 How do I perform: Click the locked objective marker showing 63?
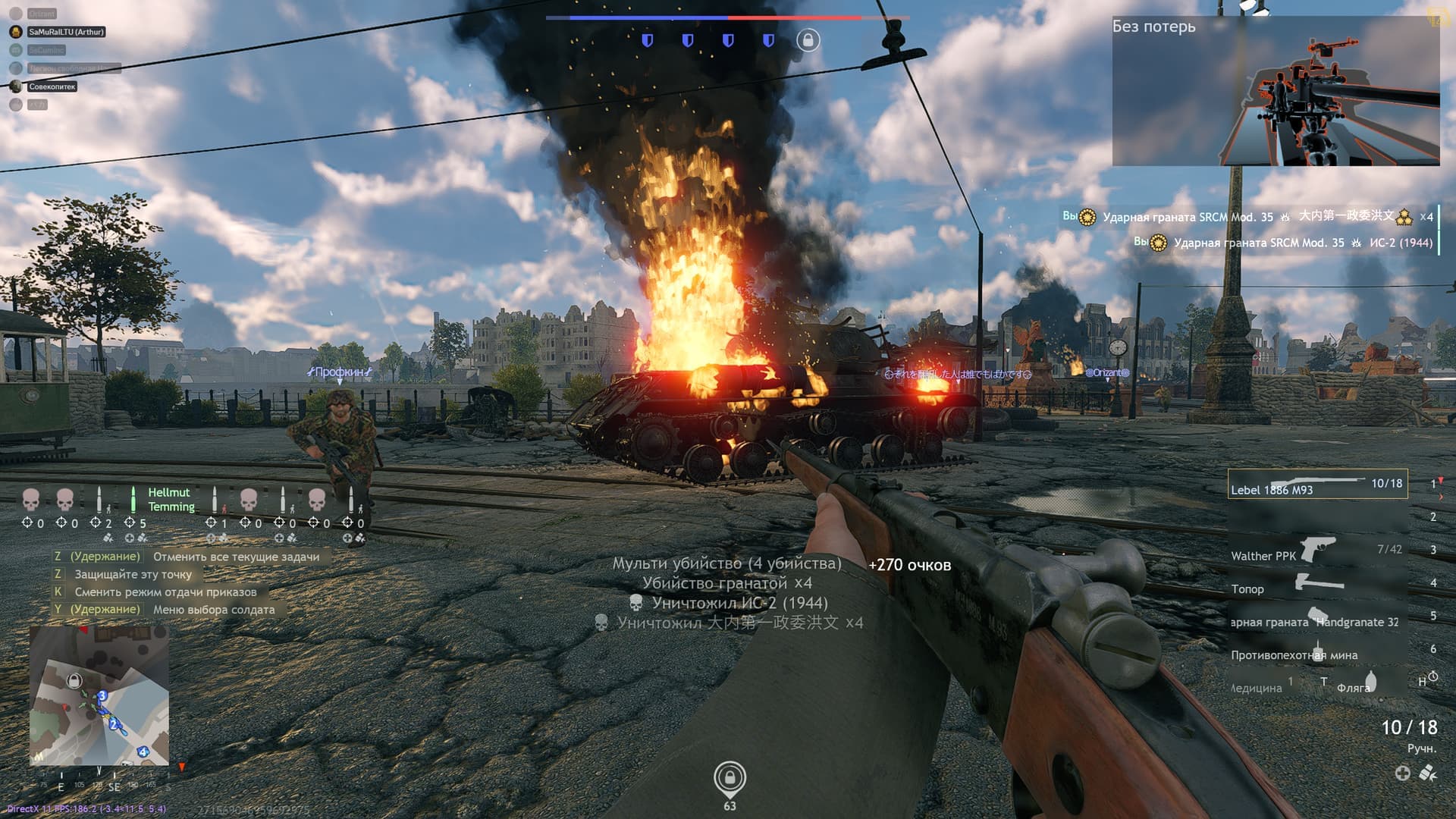click(730, 778)
